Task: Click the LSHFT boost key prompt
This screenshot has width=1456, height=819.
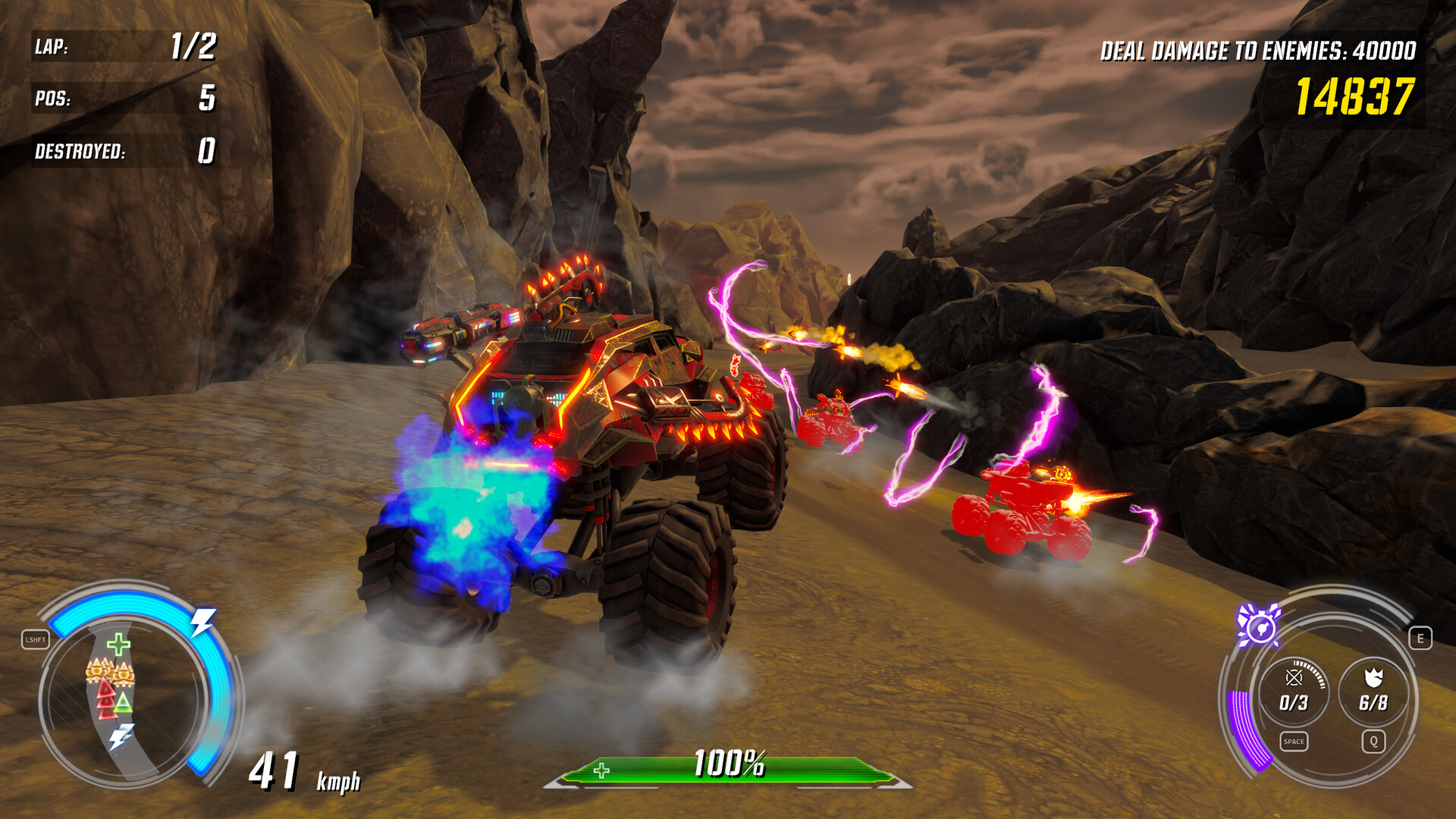Action: 36,641
